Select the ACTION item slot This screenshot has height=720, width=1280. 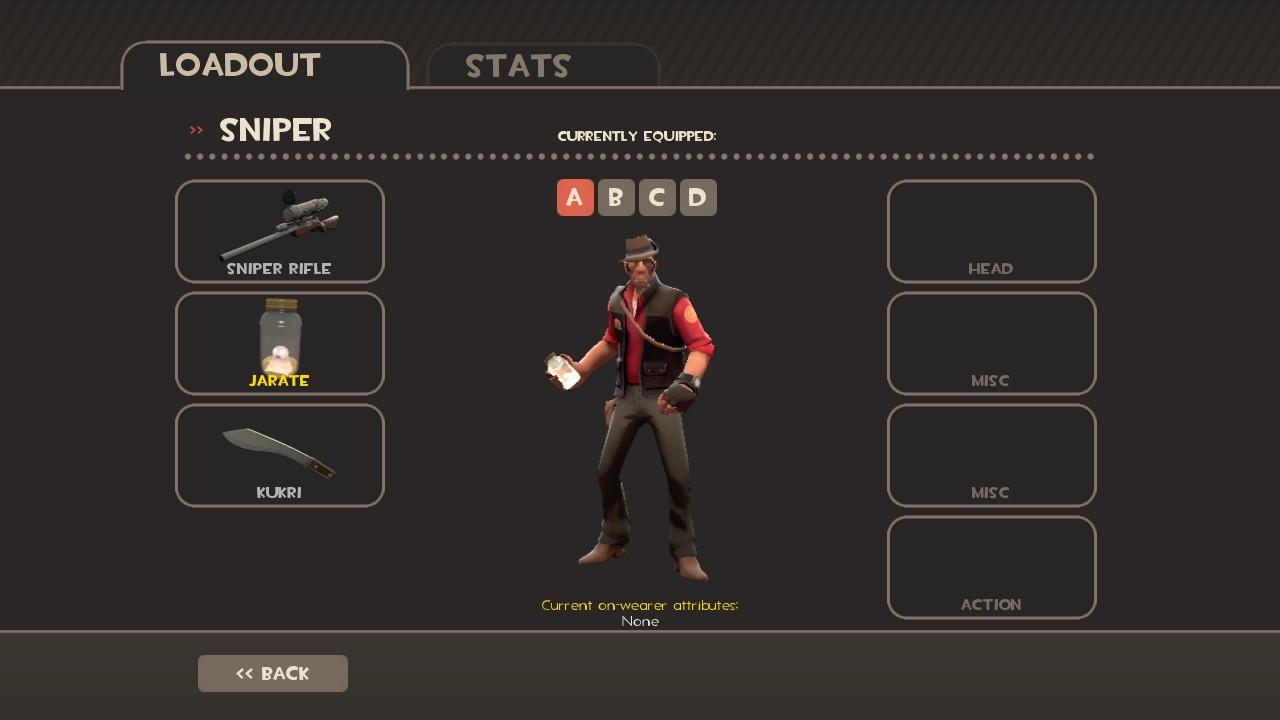991,567
